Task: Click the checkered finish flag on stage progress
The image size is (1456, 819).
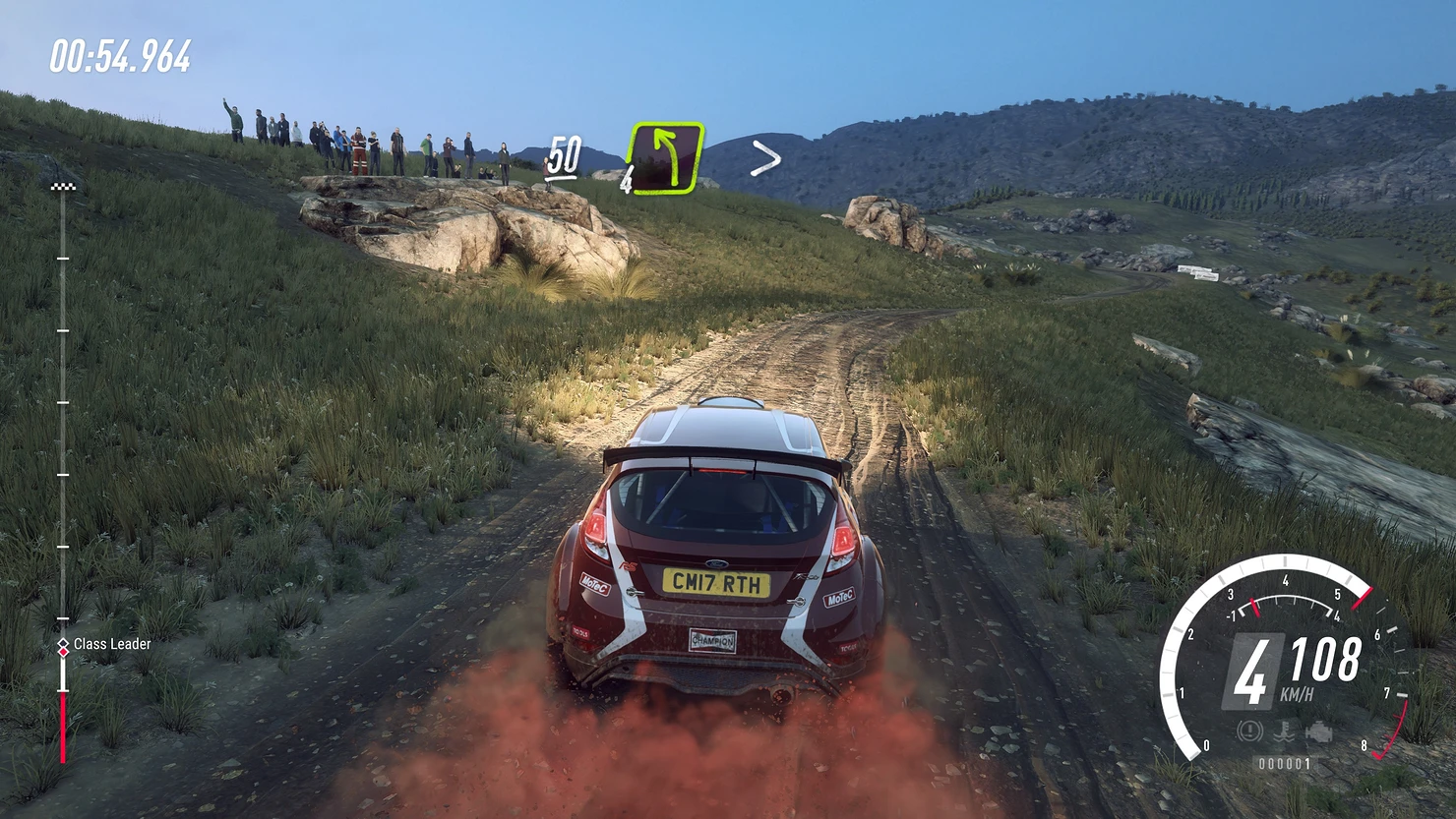Action: [x=63, y=186]
